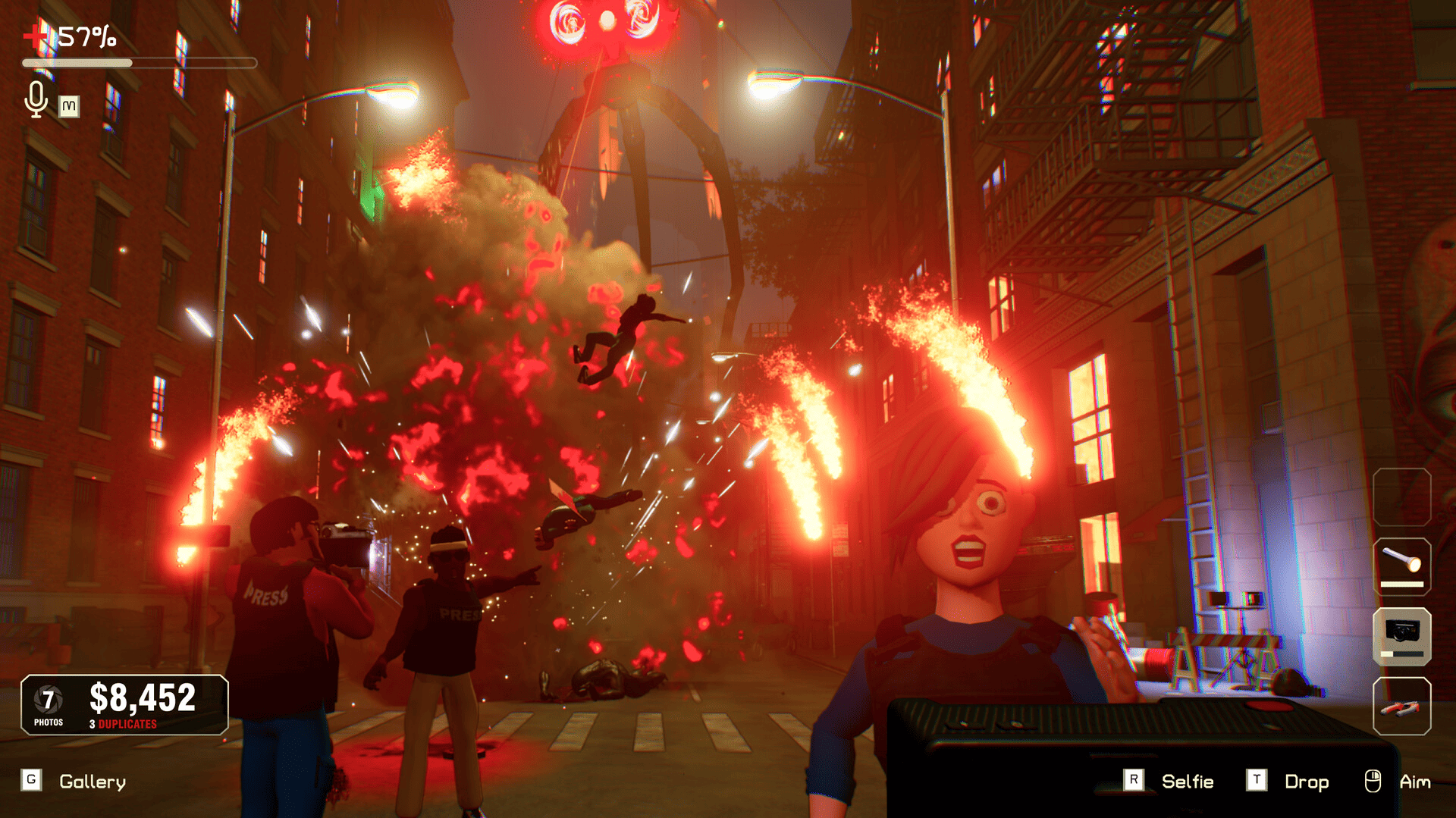Choose the Selfie camera option
This screenshot has width=1456, height=818.
point(1187,782)
